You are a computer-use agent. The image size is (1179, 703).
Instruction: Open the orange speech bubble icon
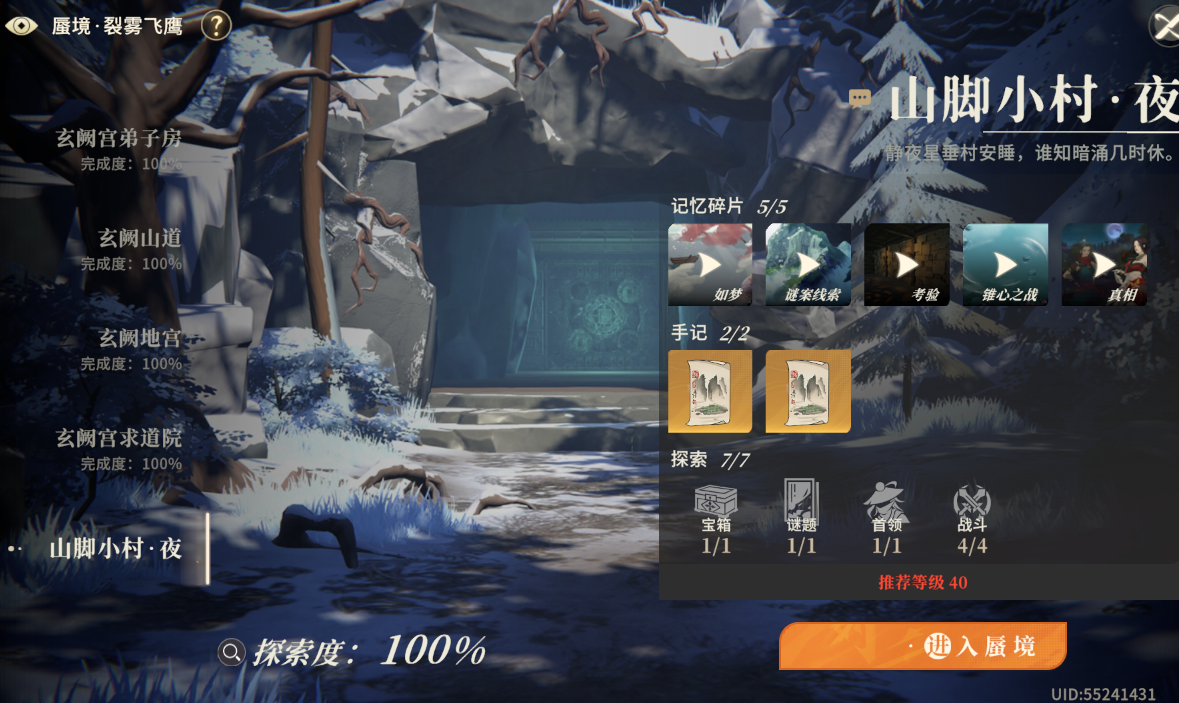(859, 98)
